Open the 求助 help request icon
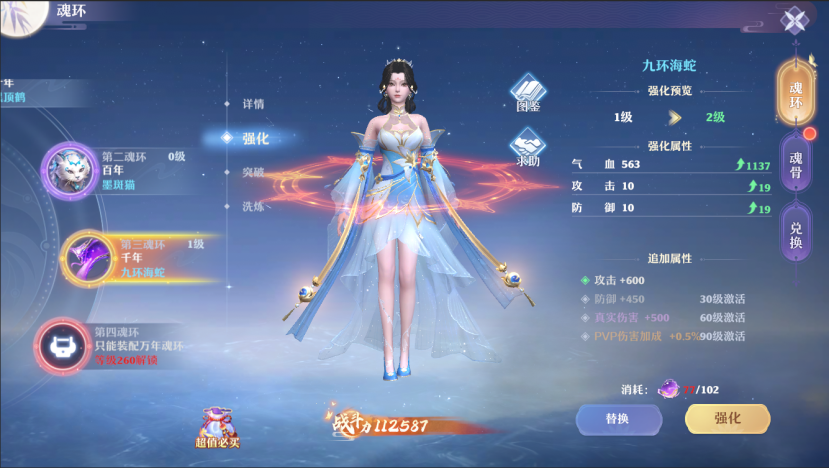 (528, 148)
